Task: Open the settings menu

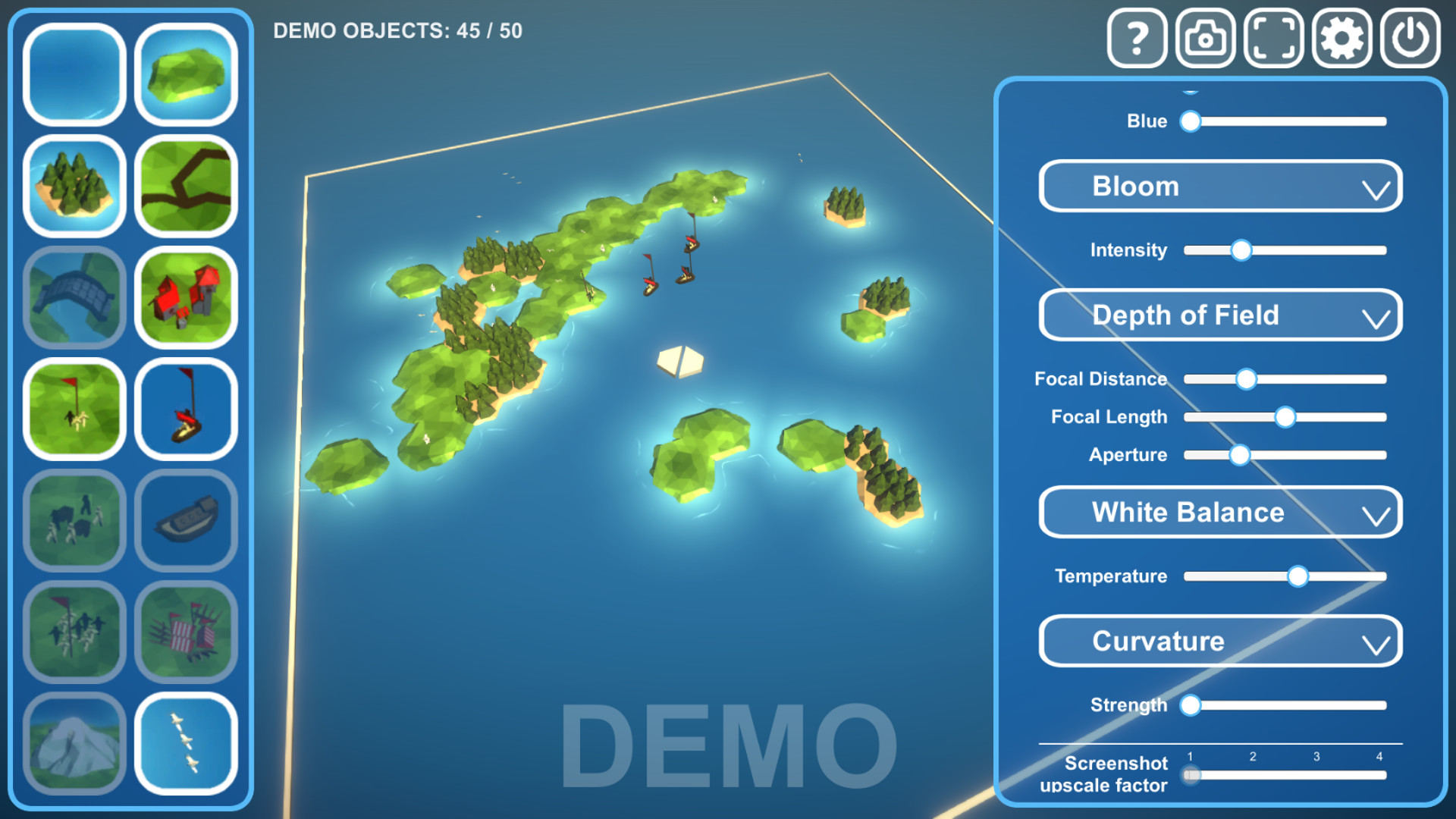Action: tap(1341, 36)
